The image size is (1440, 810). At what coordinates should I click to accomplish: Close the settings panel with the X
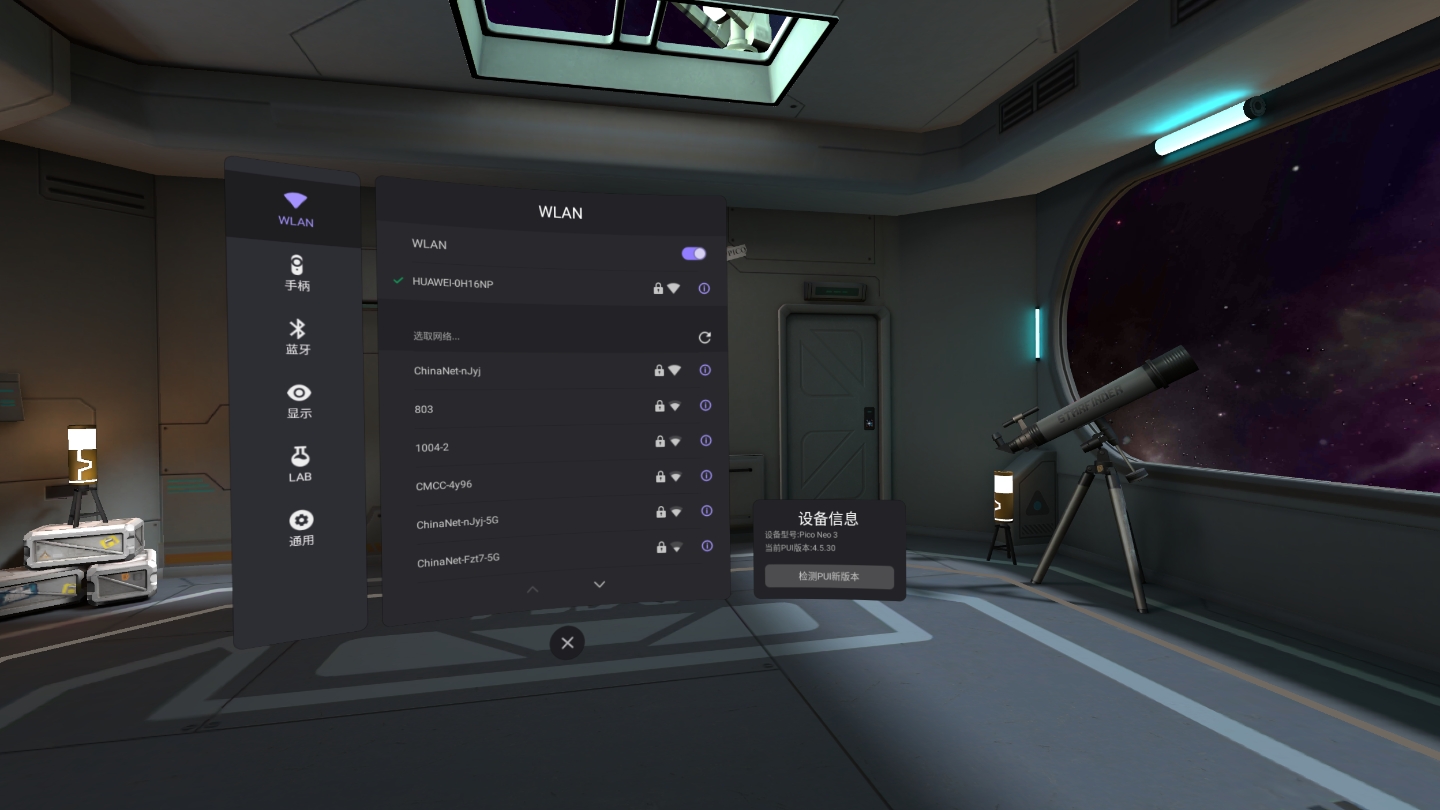coord(567,642)
